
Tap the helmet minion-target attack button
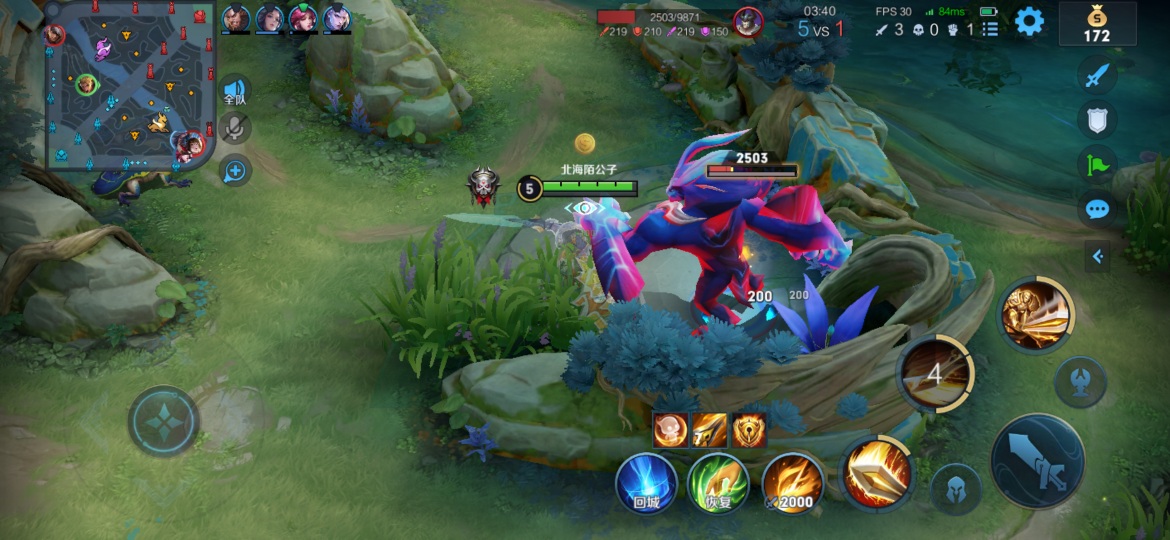coord(955,489)
